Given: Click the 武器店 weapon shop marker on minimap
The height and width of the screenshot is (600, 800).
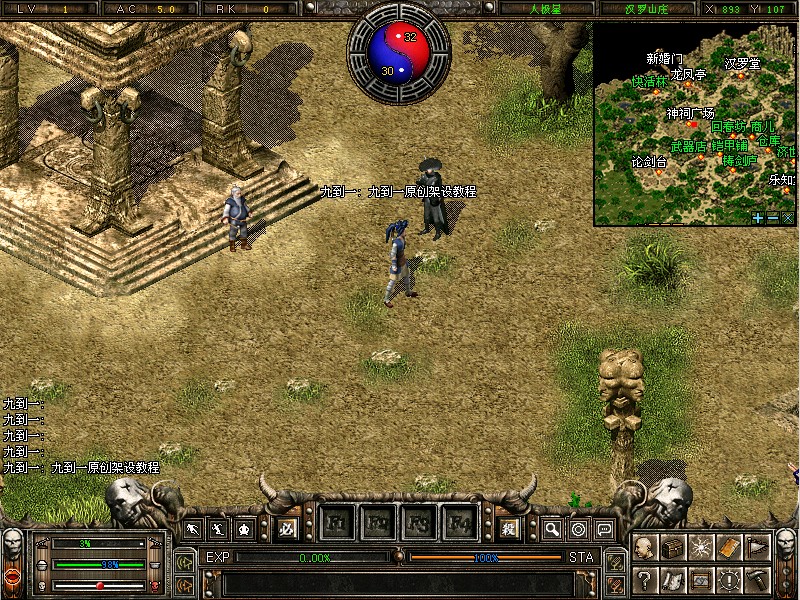Looking at the screenshot, I should pos(688,146).
